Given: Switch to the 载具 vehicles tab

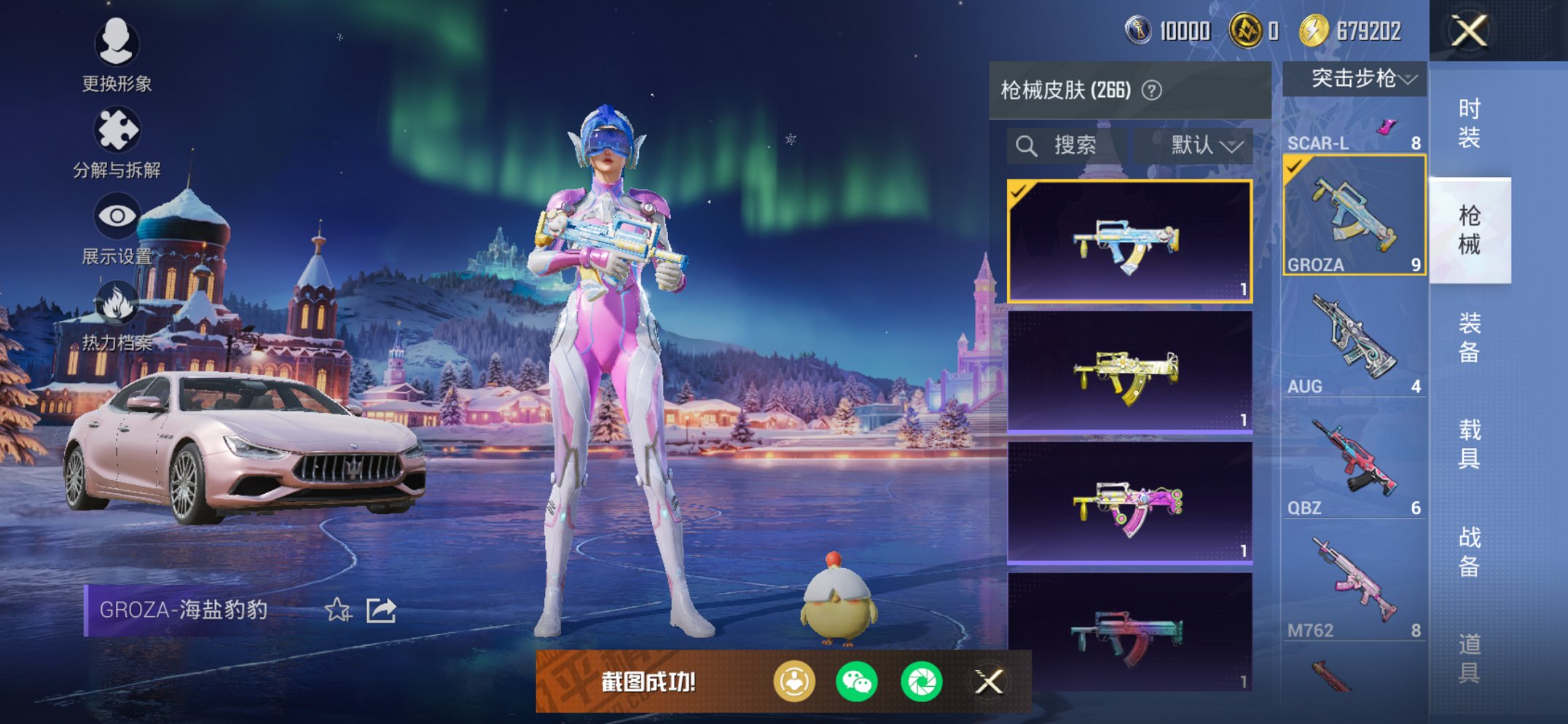Looking at the screenshot, I should coord(1469,444).
